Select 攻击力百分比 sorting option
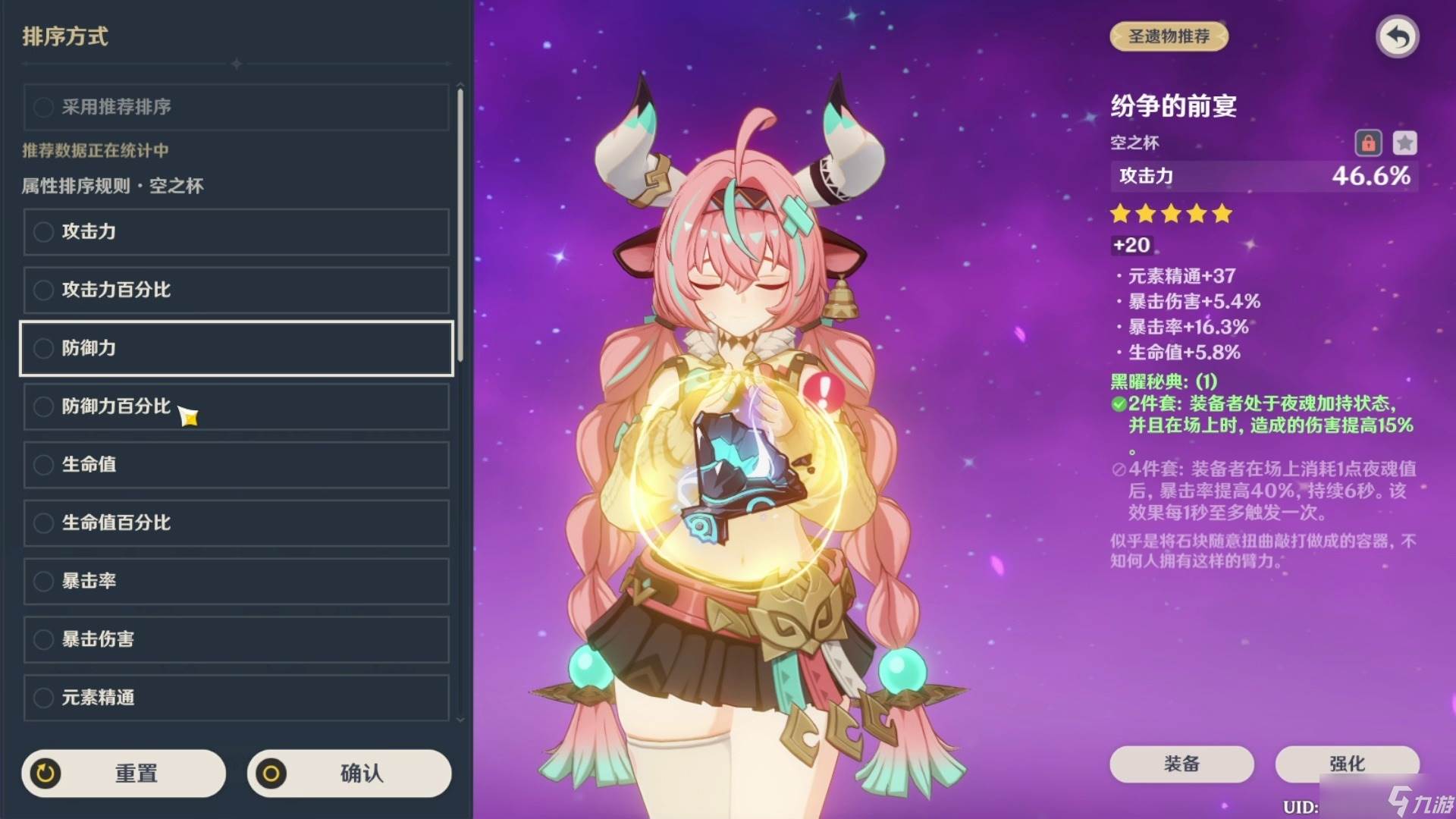Screen dimensions: 1456x819 pyautogui.click(x=236, y=290)
